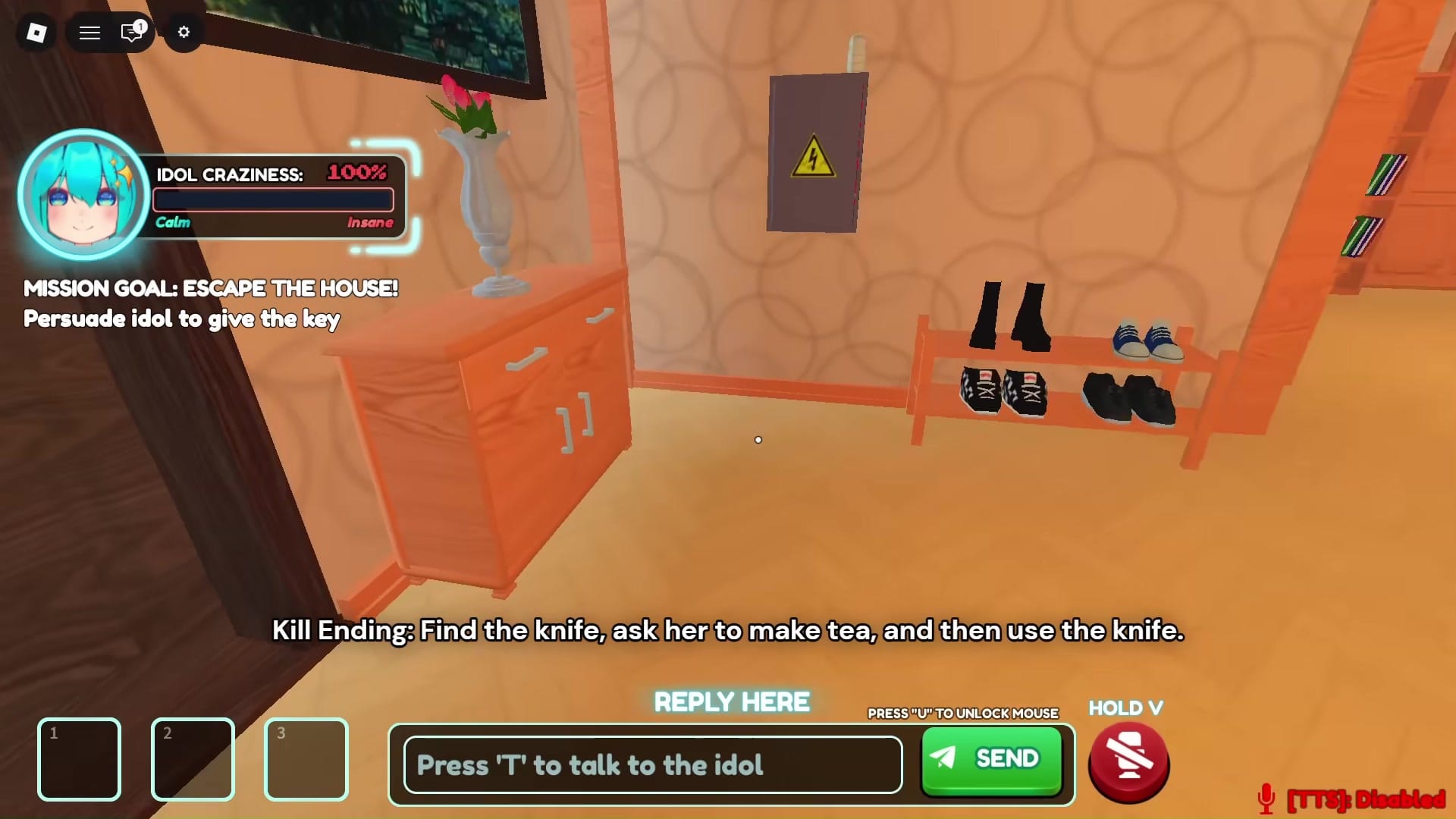The height and width of the screenshot is (819, 1456).
Task: Select hotbar slot 3
Action: coord(306,759)
